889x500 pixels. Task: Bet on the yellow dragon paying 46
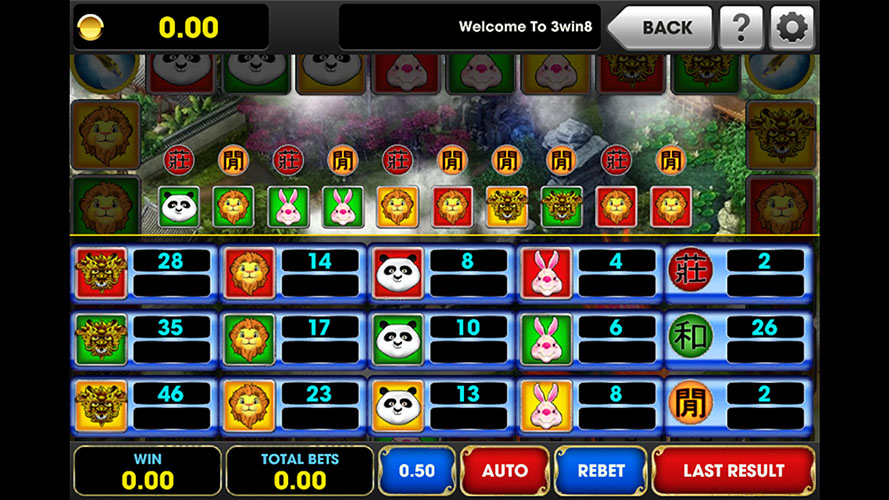click(102, 405)
